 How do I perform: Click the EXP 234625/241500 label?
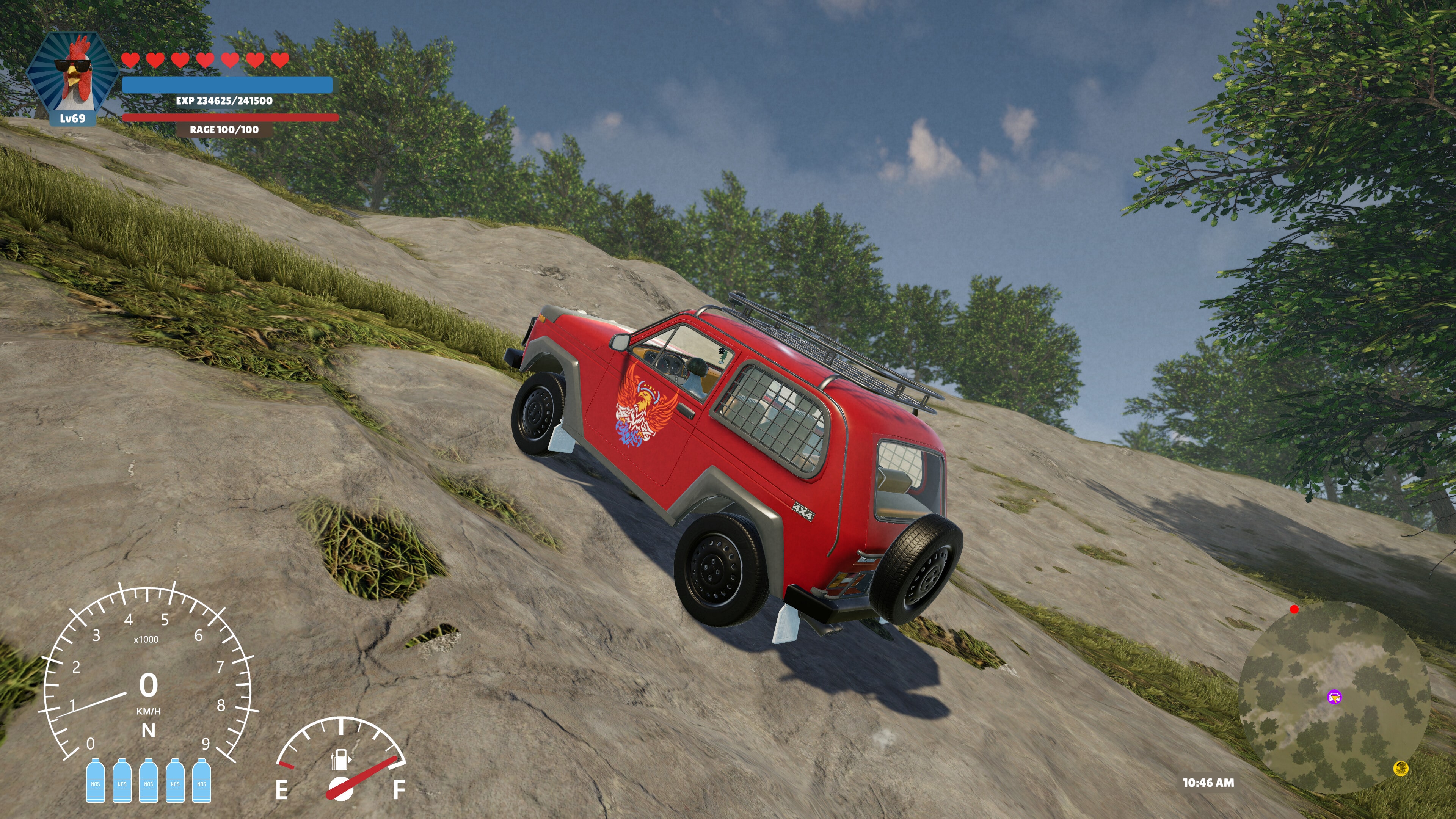[224, 102]
